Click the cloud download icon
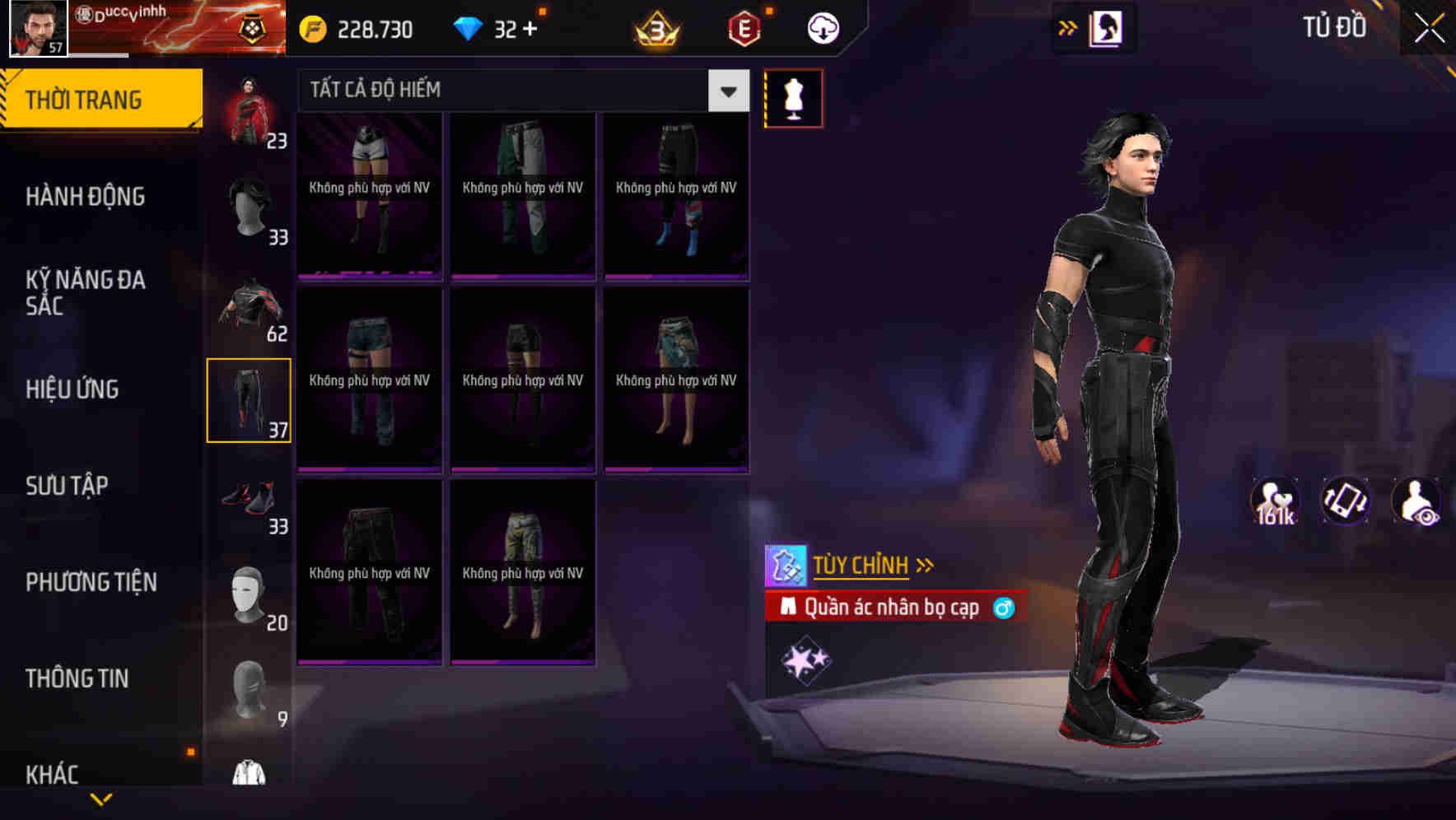This screenshot has width=1456, height=820. 822,27
